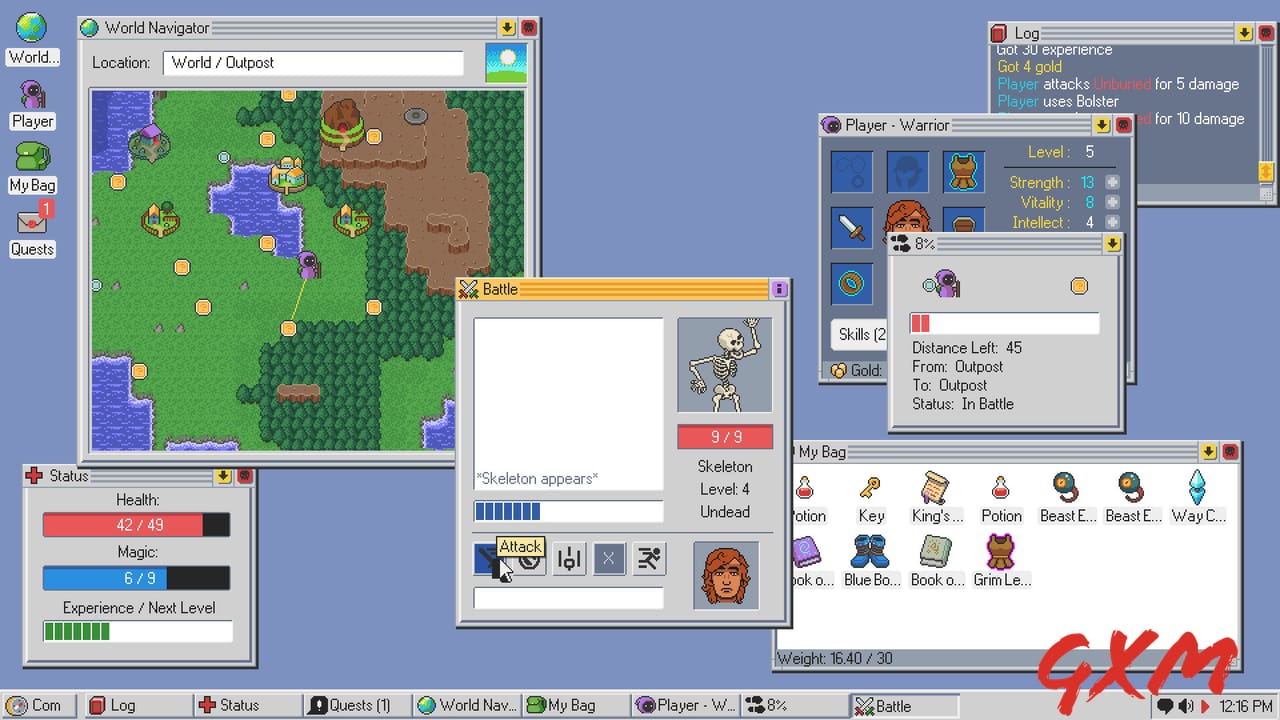The height and width of the screenshot is (720, 1280).
Task: Choose the Flee (running figure) battle action
Action: tap(648, 559)
